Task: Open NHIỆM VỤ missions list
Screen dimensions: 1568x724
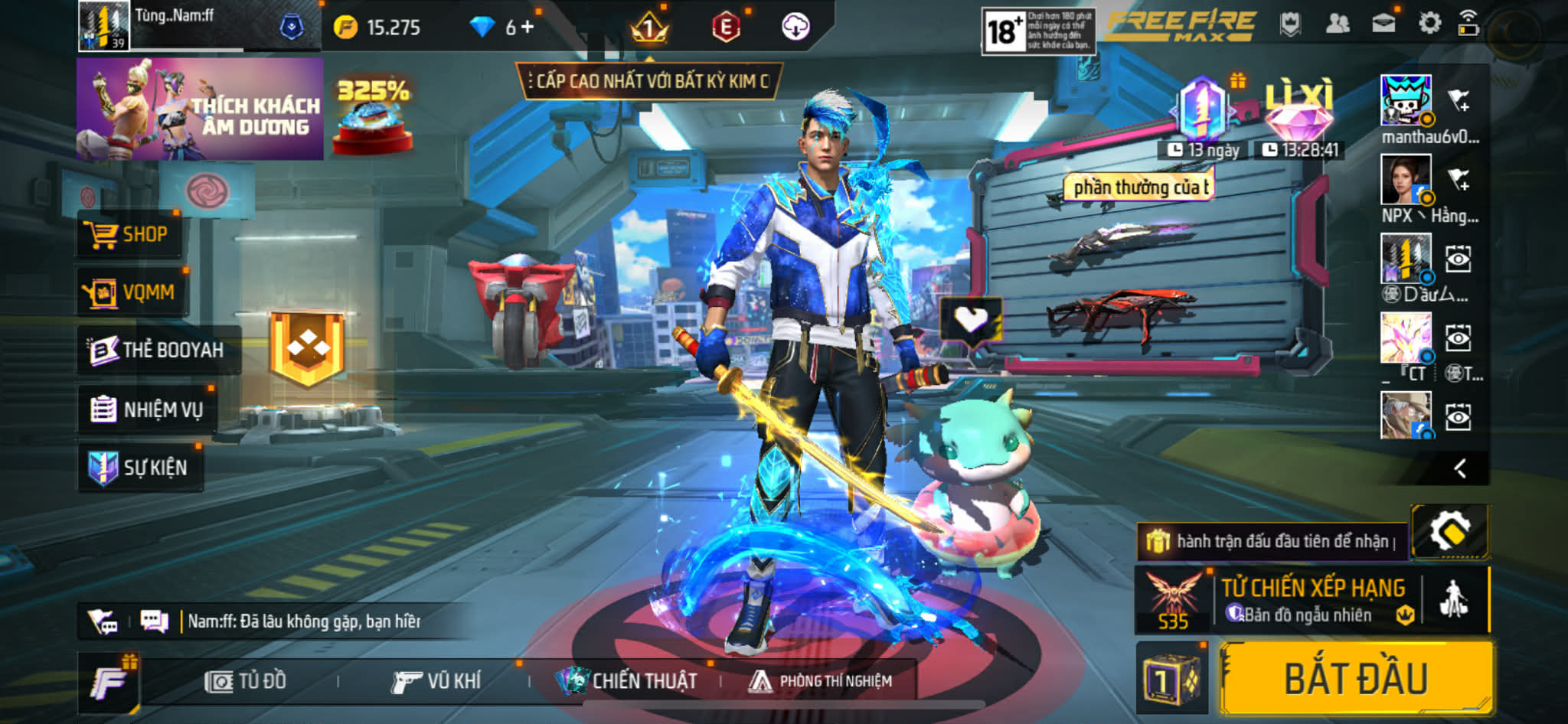Action: (x=147, y=409)
